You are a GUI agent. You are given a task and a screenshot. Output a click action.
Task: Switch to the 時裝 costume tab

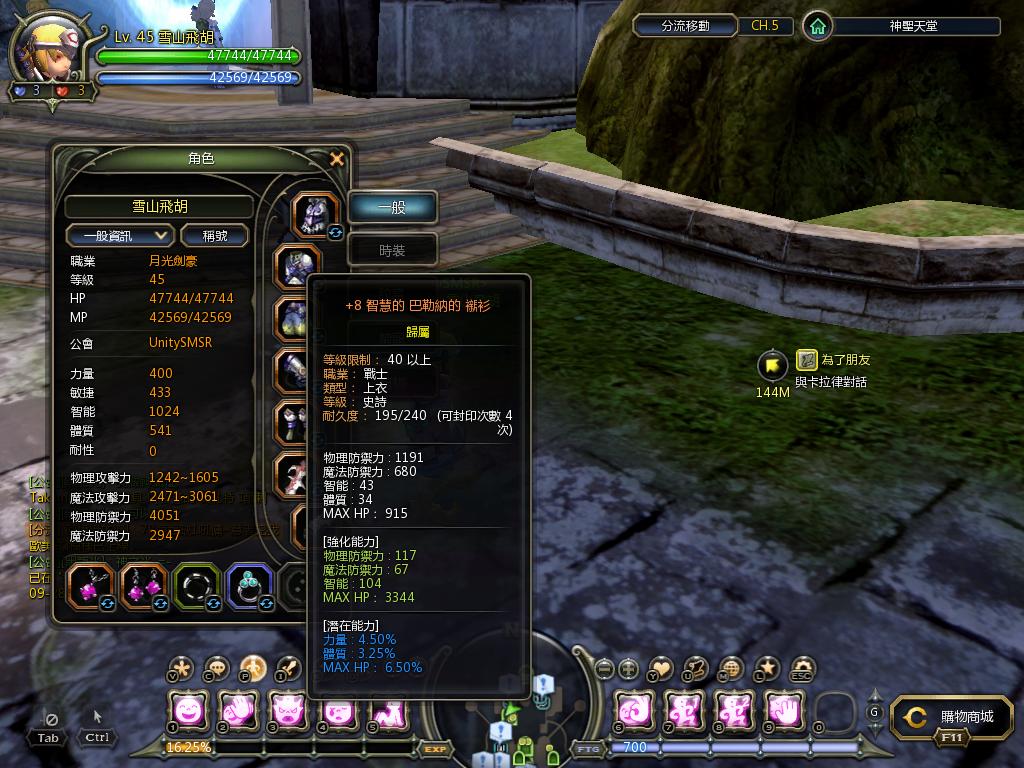click(x=392, y=250)
